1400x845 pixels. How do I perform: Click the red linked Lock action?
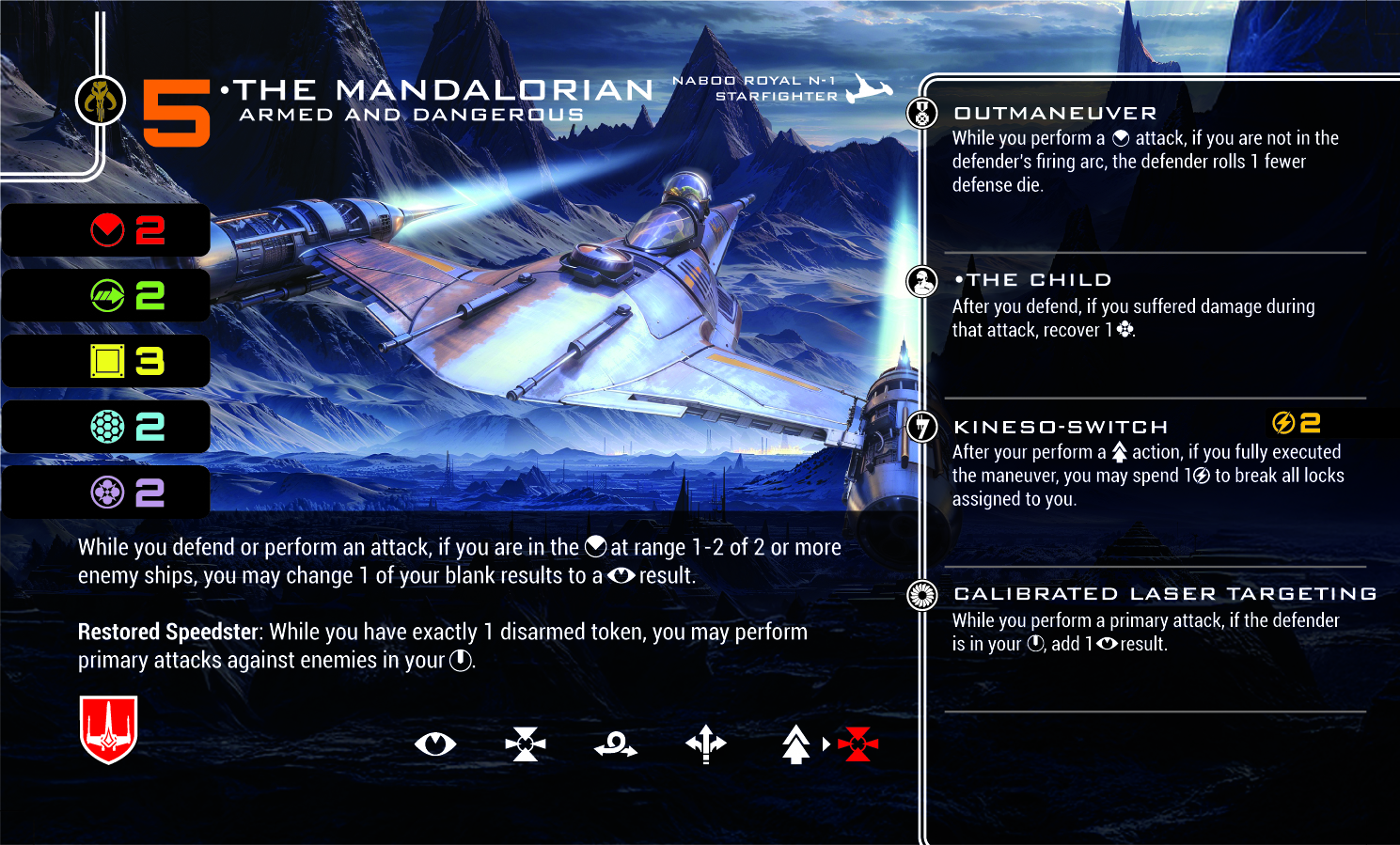click(x=857, y=744)
